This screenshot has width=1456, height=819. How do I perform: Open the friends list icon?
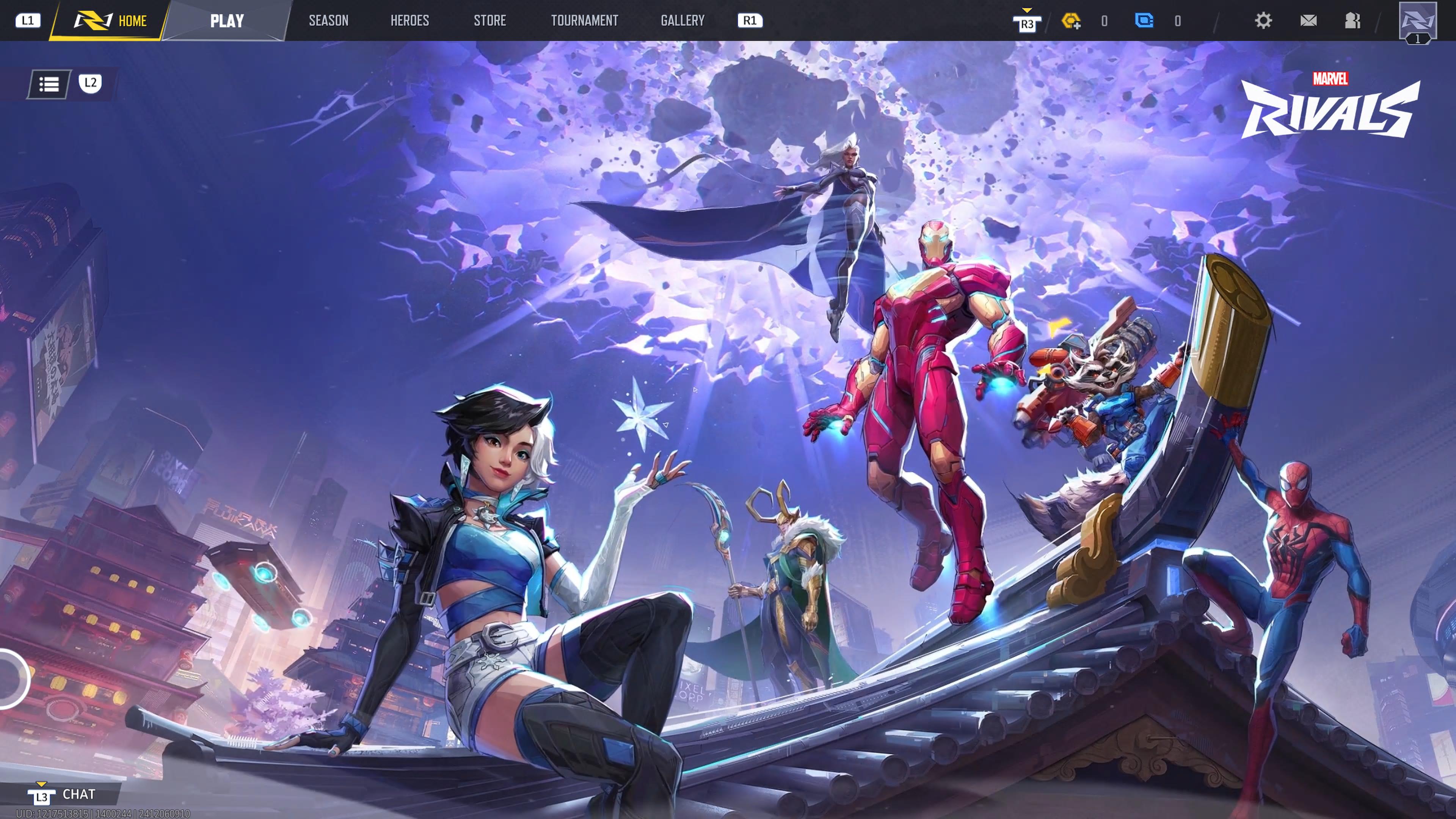1352,21
